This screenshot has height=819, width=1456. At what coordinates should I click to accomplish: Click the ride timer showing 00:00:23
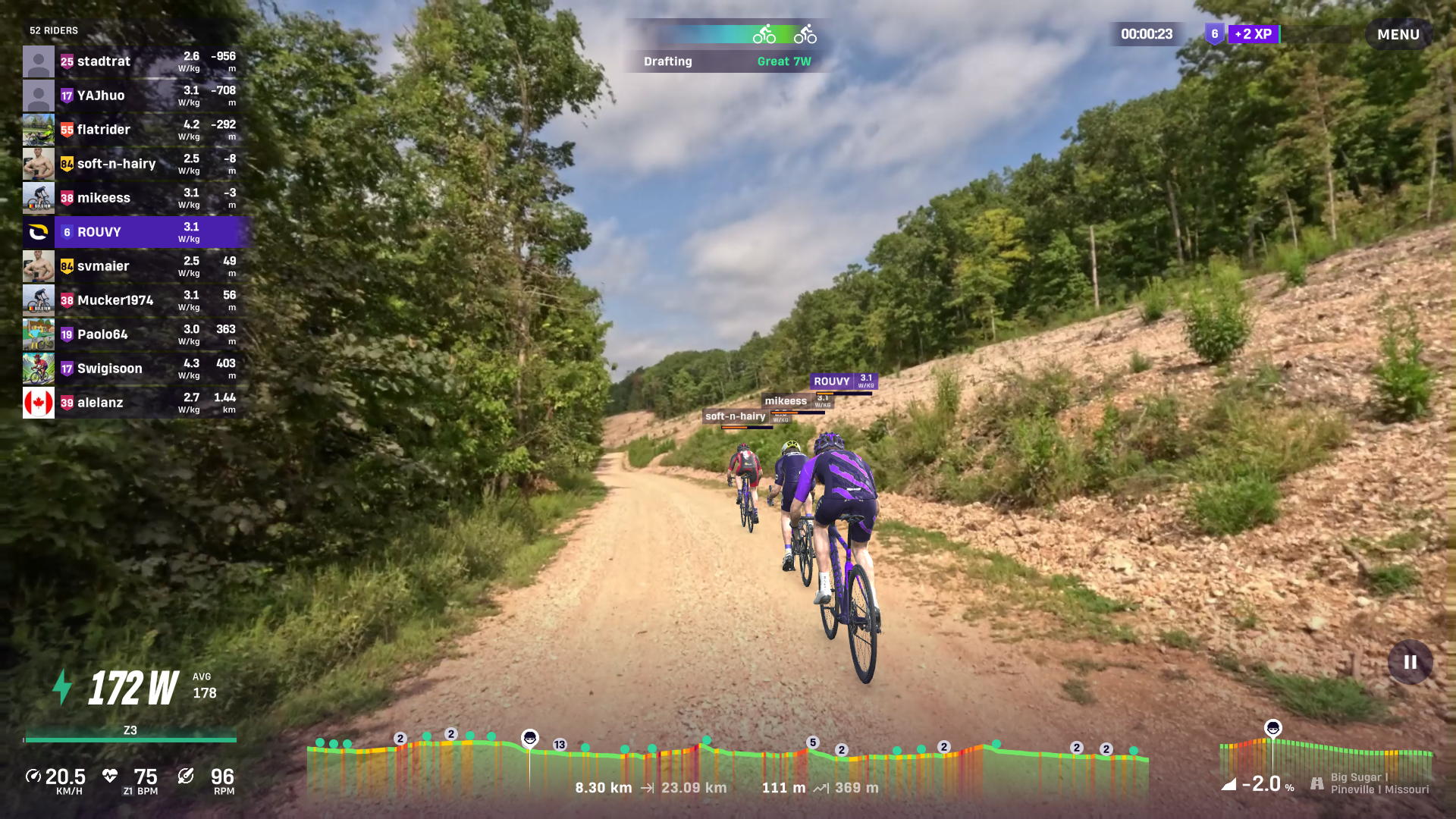[1146, 33]
